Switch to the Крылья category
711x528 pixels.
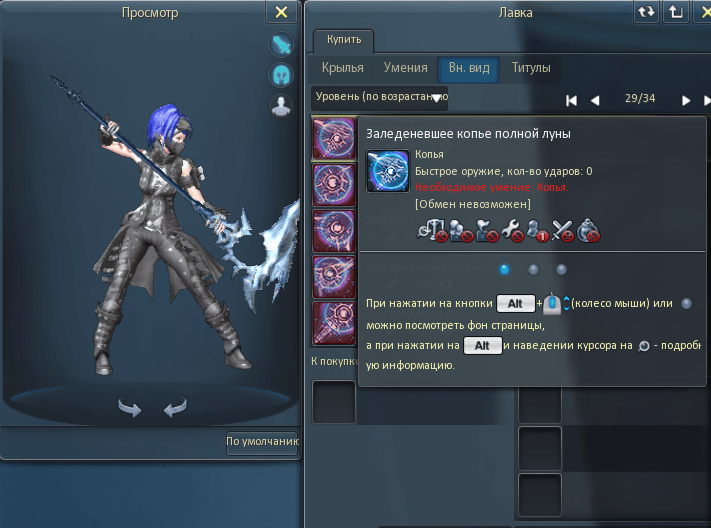342,68
